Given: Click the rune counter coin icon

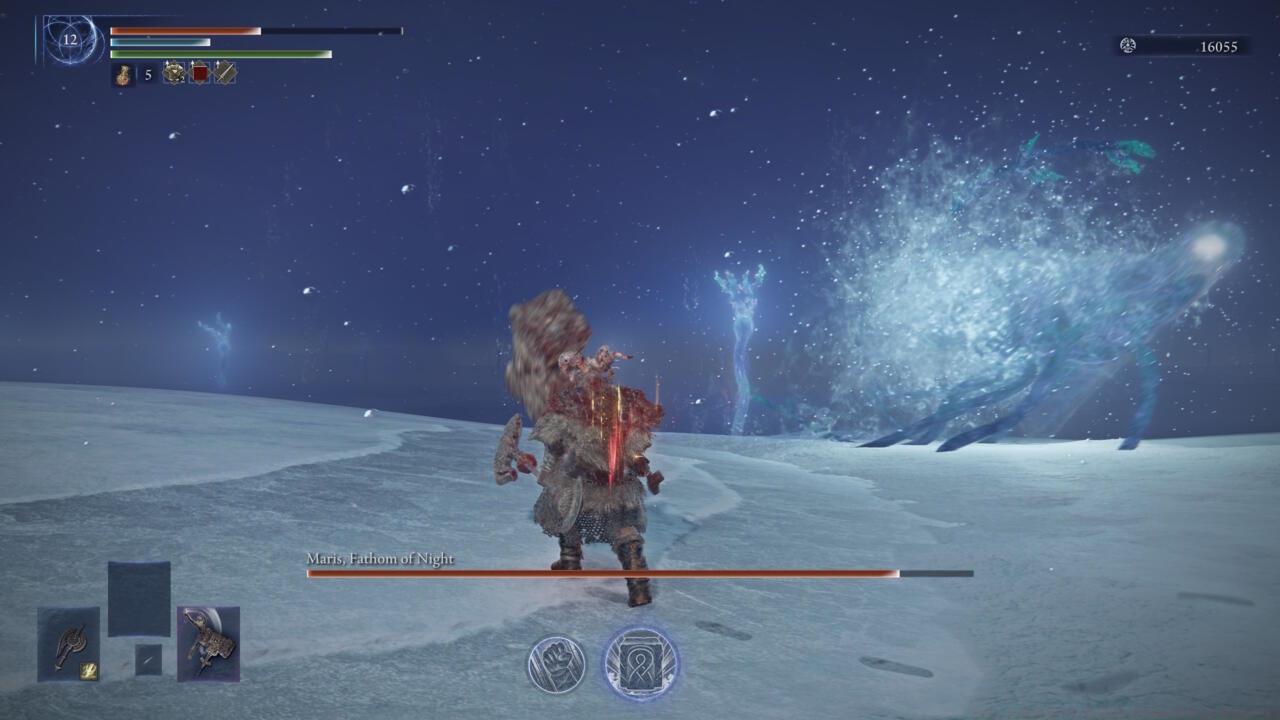Looking at the screenshot, I should (1128, 45).
